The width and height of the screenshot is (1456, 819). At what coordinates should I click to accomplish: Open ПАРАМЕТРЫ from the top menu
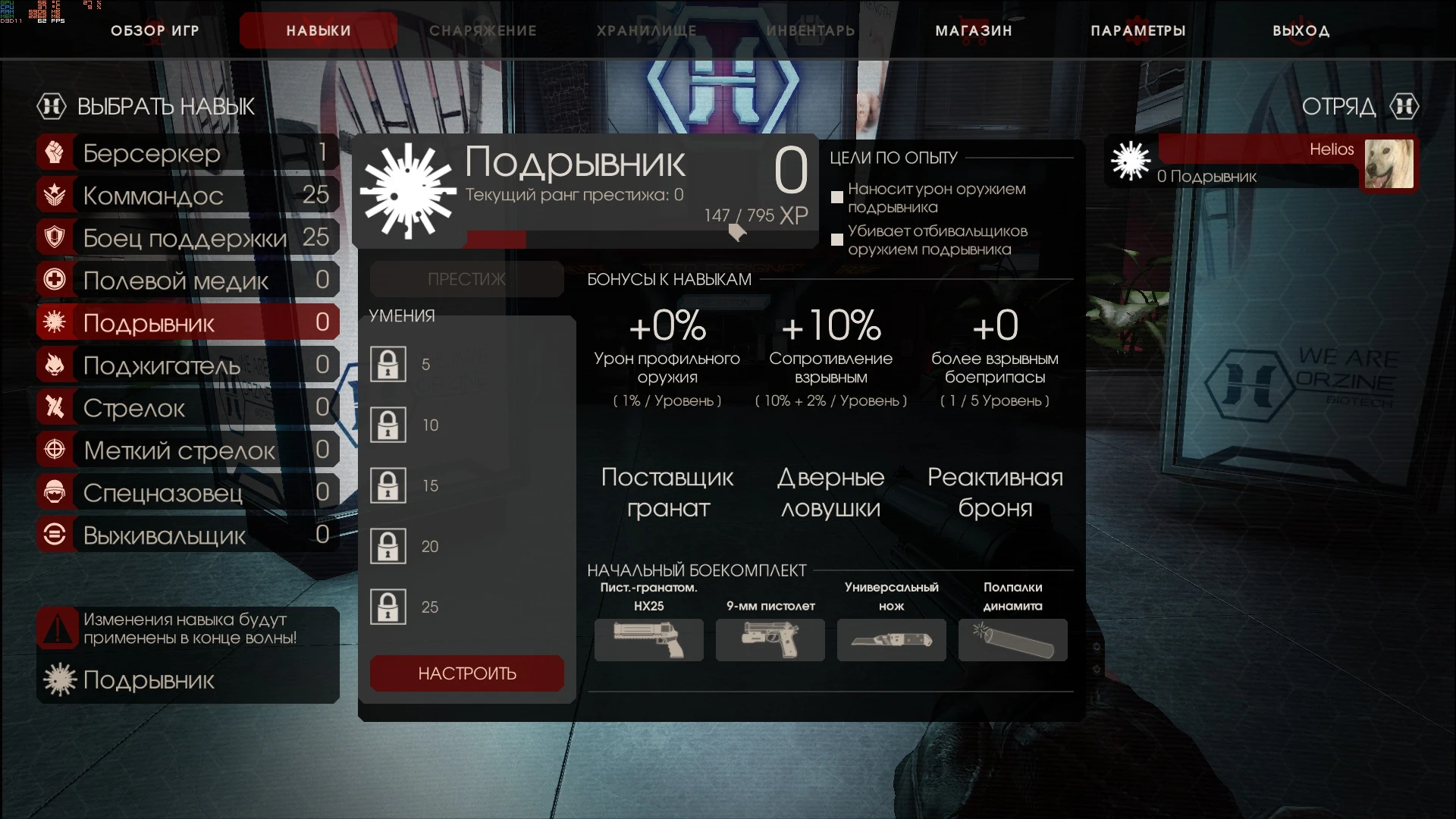(1138, 30)
